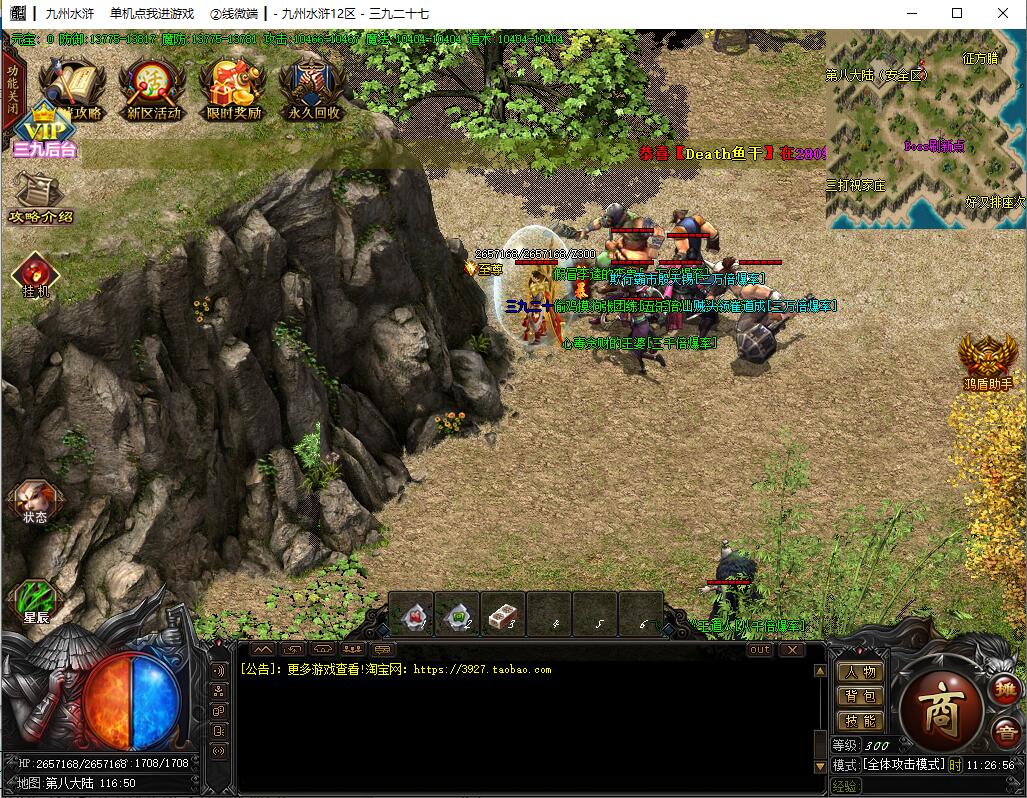Use the red potion in hotbar slot 1
The image size is (1027, 798).
pos(411,614)
